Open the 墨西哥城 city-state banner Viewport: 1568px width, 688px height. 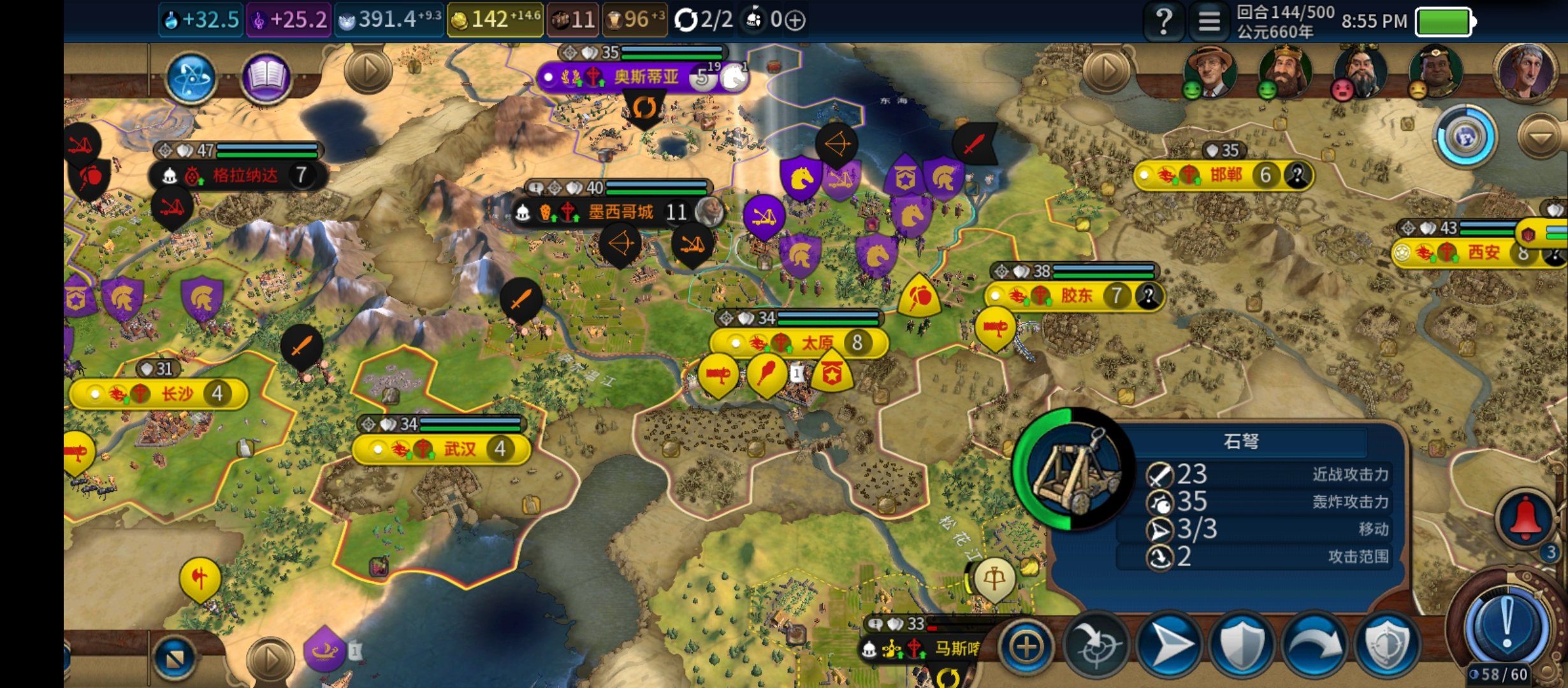click(x=620, y=212)
